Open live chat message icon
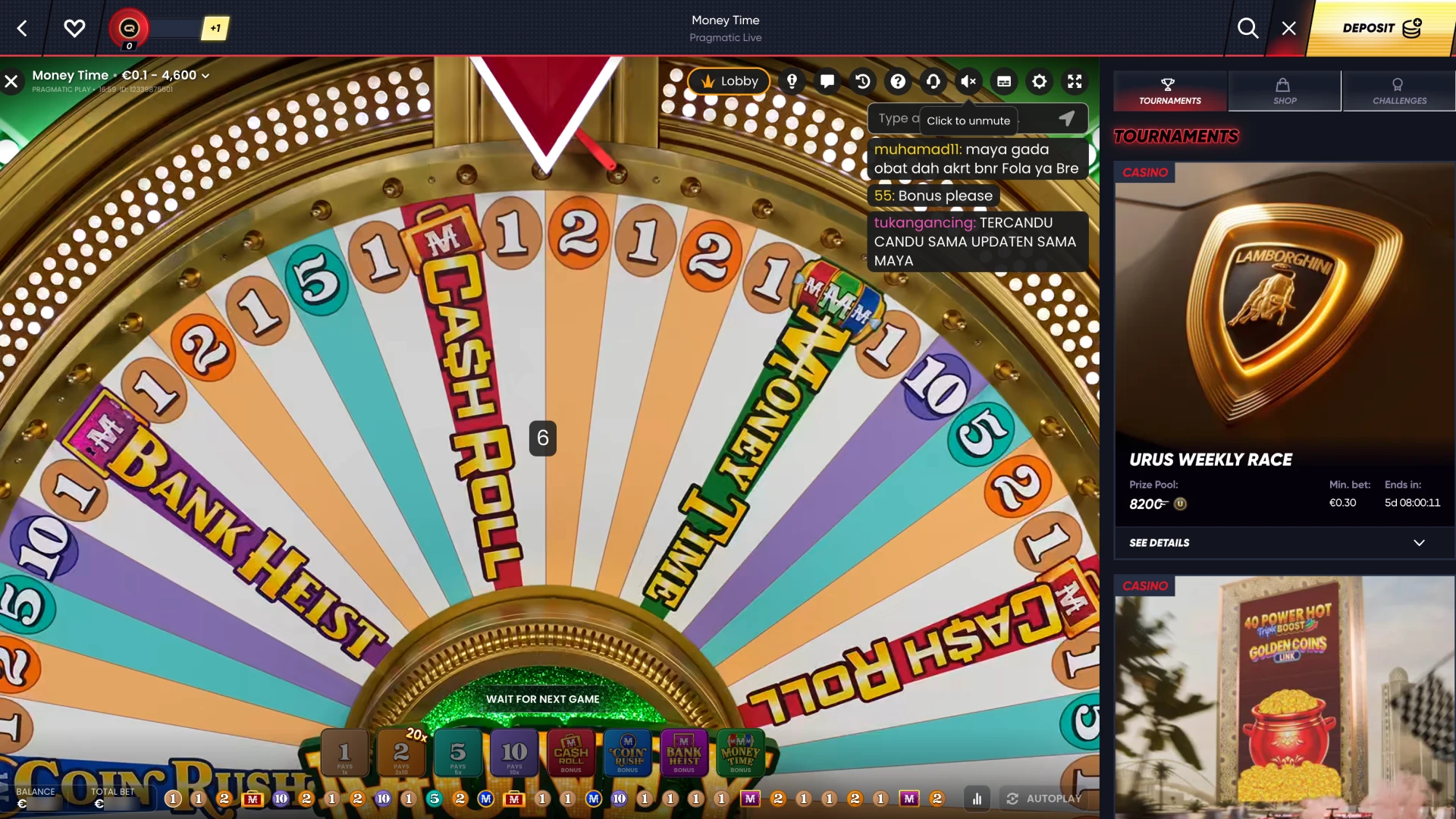This screenshot has width=1456, height=819. tap(827, 81)
